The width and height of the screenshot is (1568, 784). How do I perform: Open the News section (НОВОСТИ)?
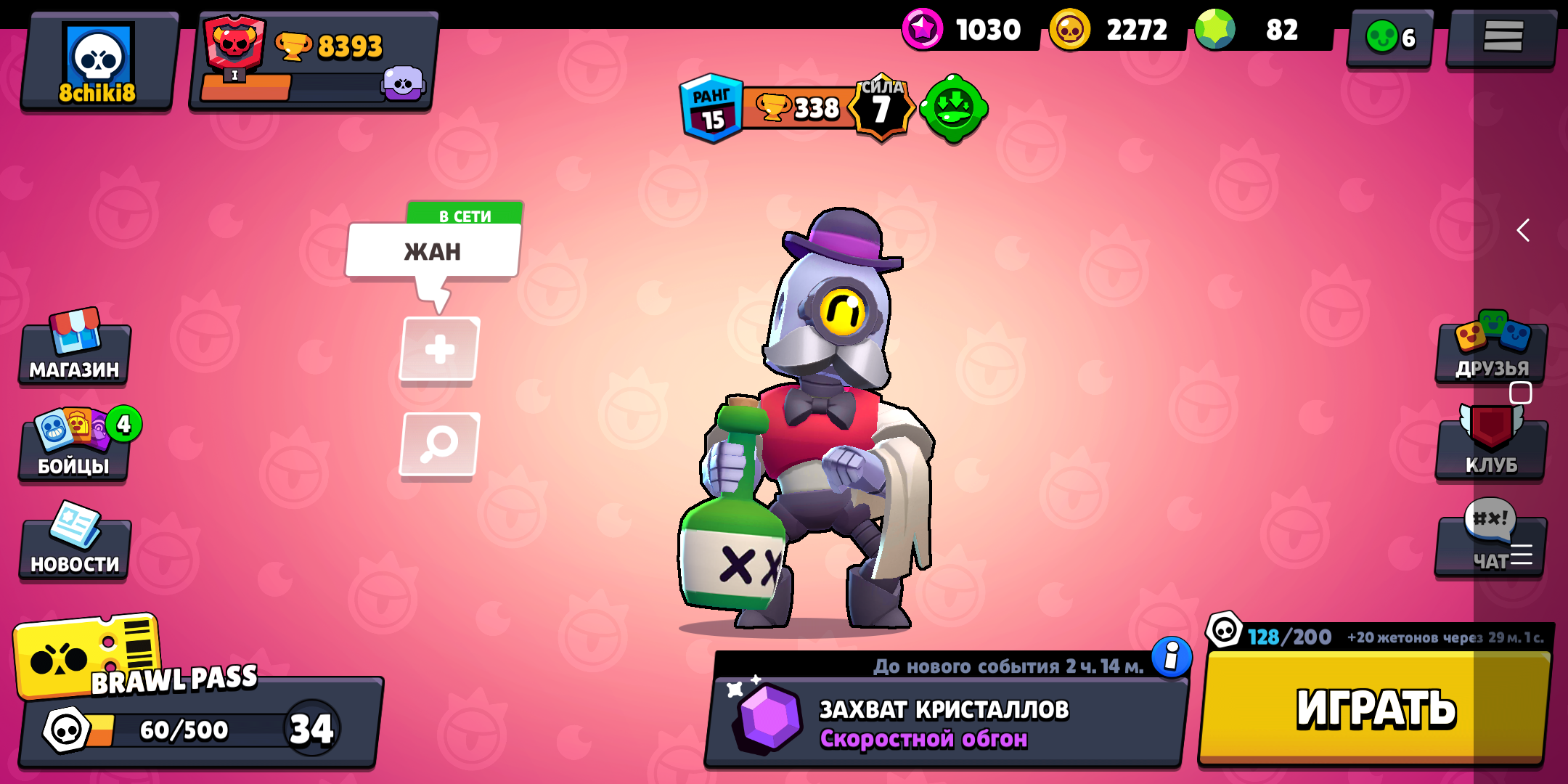(x=75, y=544)
